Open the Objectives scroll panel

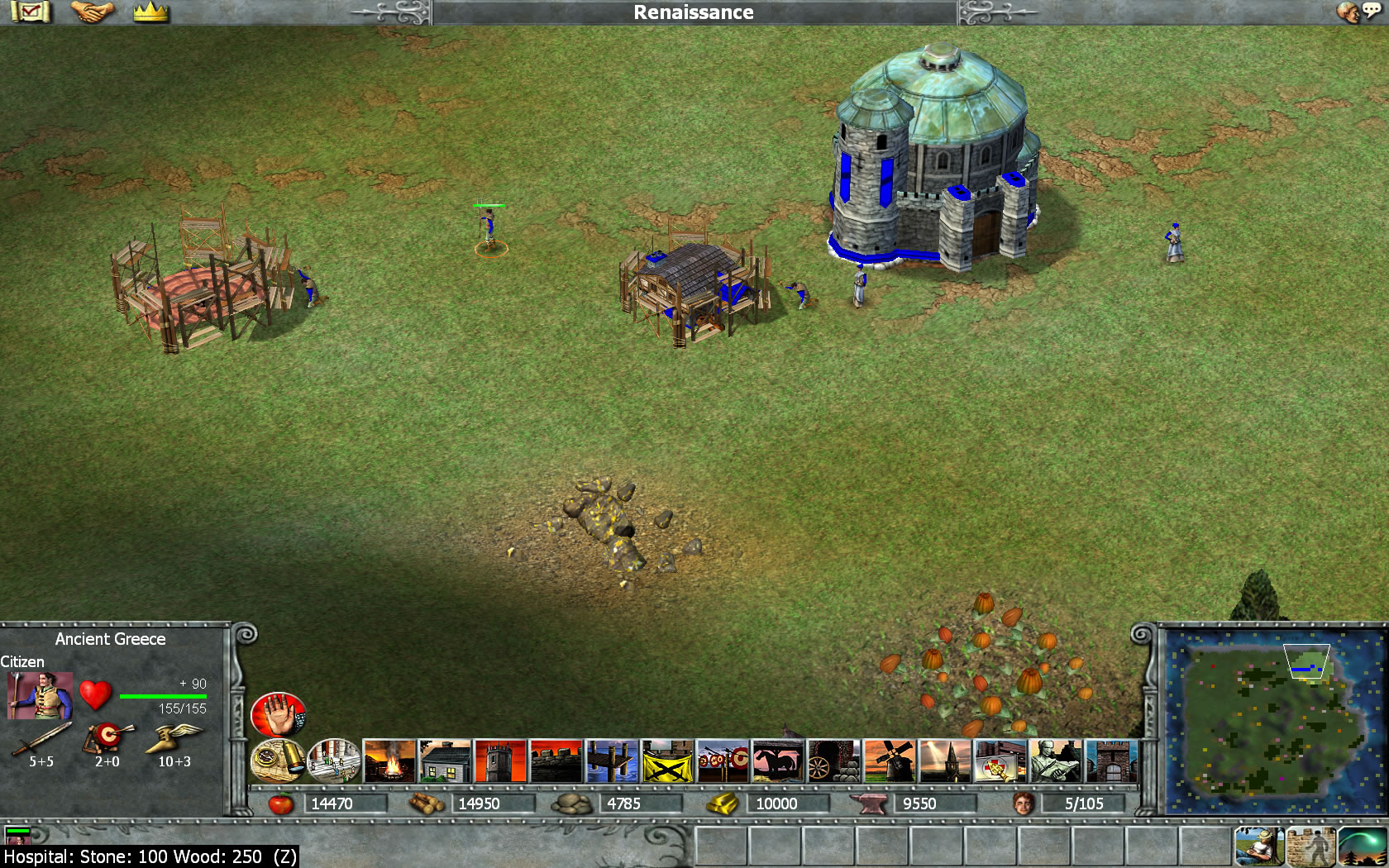pyautogui.click(x=31, y=12)
